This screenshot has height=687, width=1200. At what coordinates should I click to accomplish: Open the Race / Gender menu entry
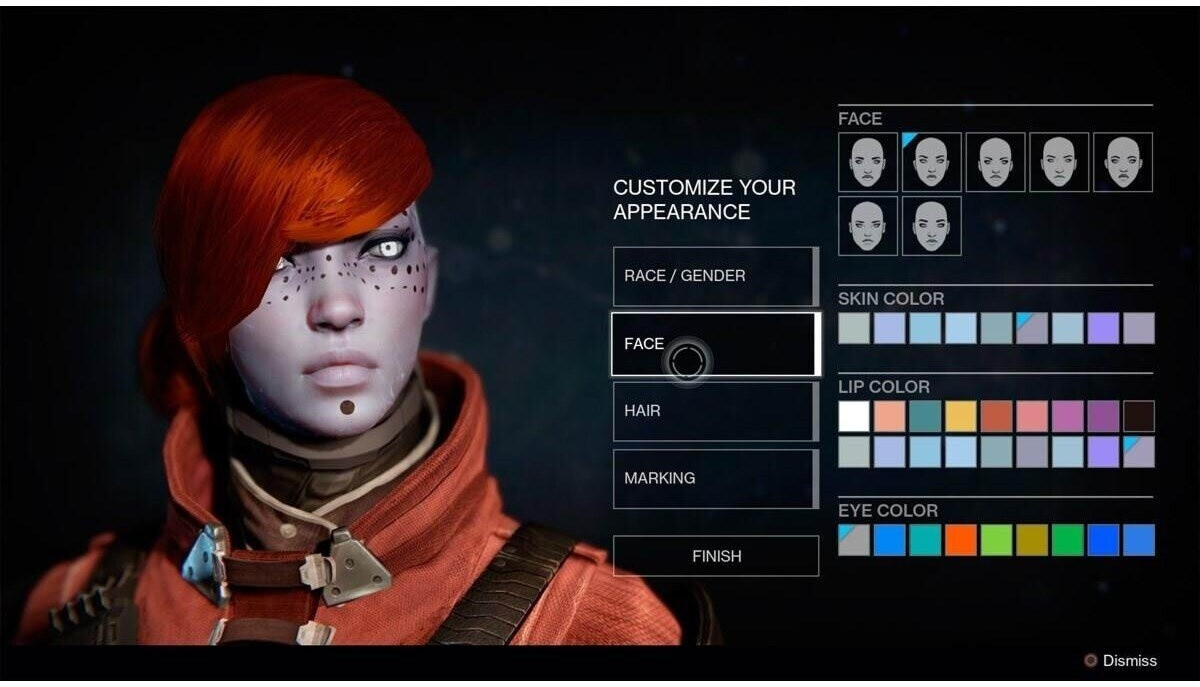tap(715, 276)
